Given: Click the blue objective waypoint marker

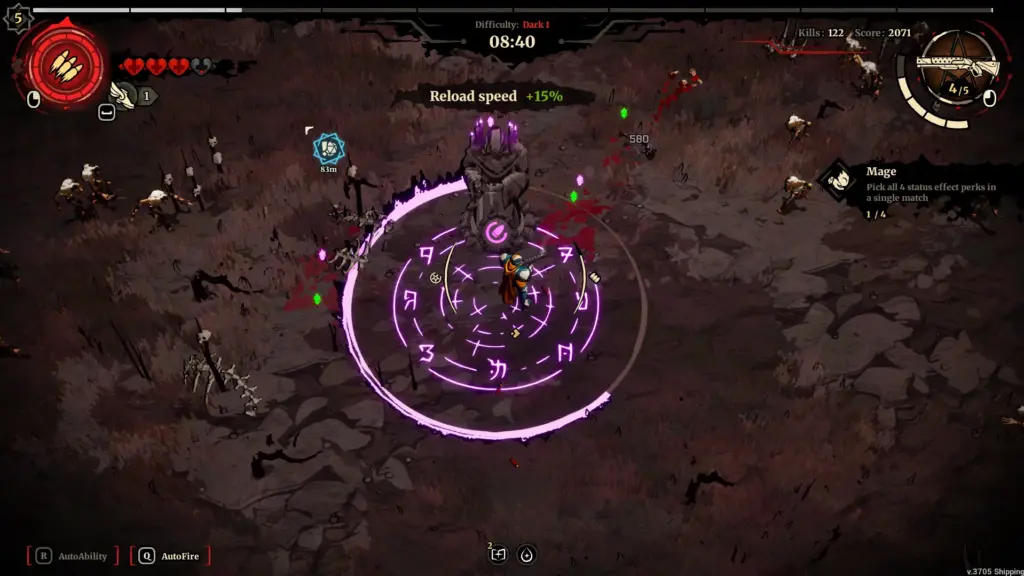Looking at the screenshot, I should point(328,148).
